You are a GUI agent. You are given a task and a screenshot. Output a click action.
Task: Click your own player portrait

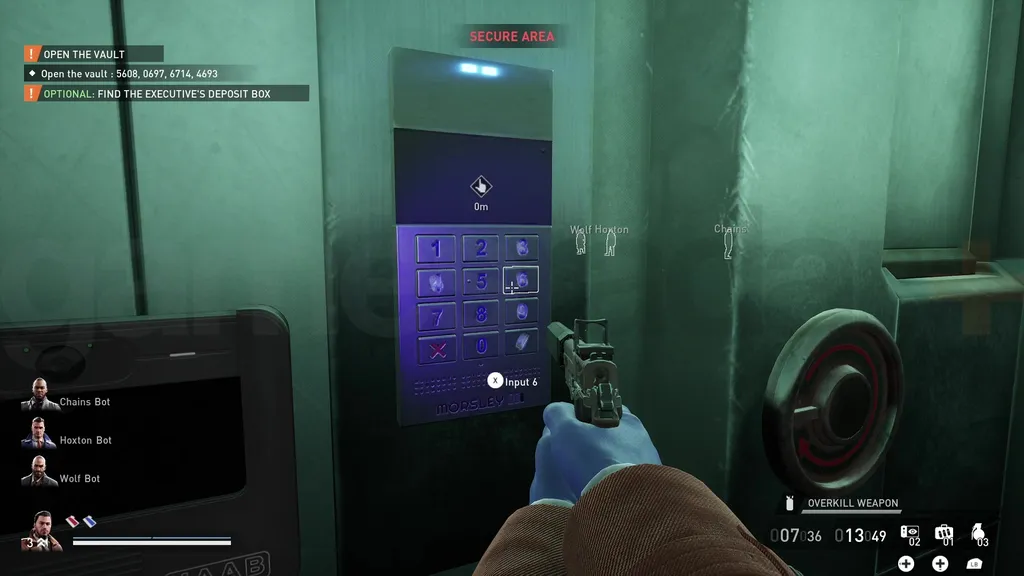click(44, 530)
